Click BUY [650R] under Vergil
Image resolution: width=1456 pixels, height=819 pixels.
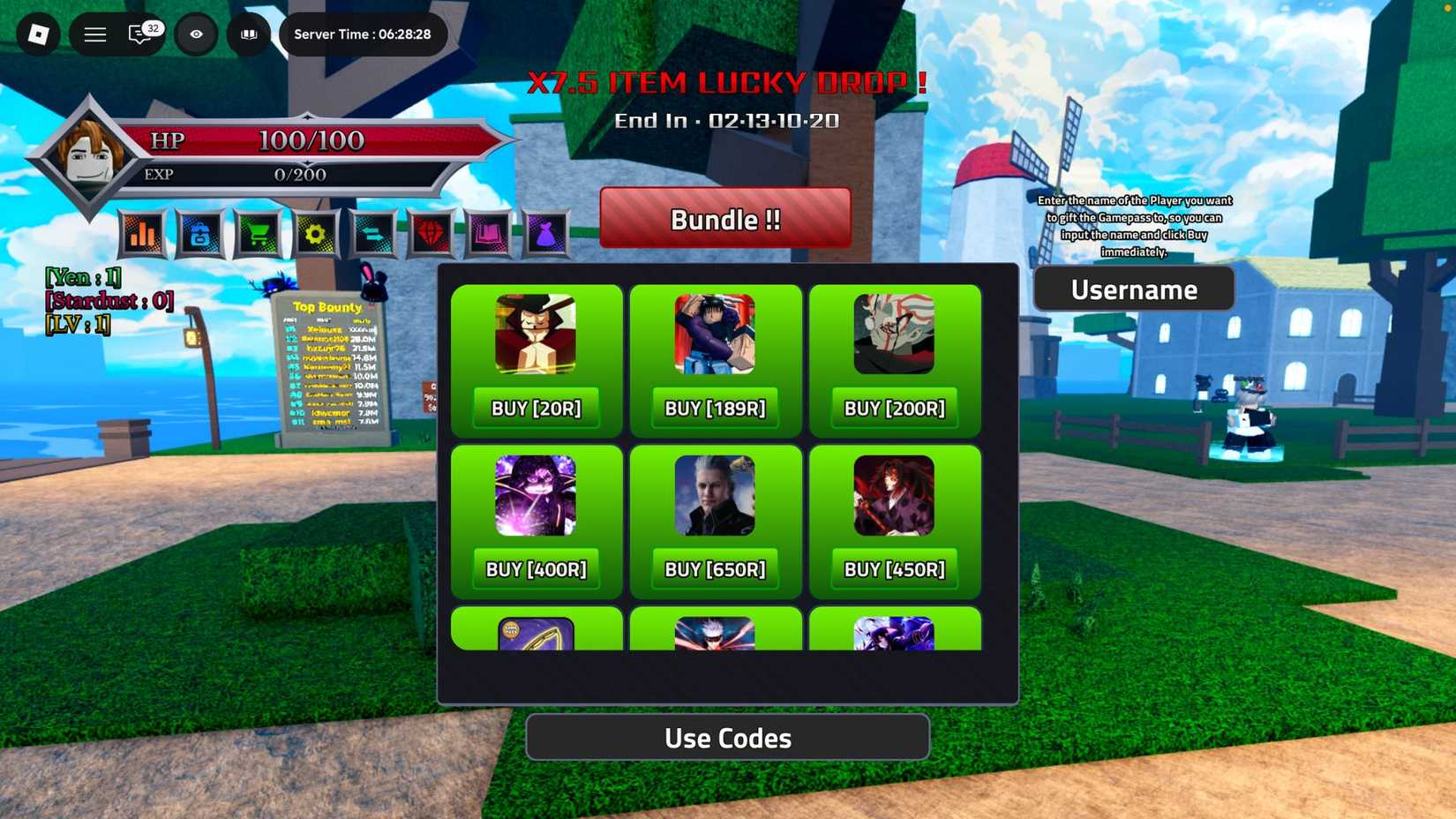(x=716, y=569)
